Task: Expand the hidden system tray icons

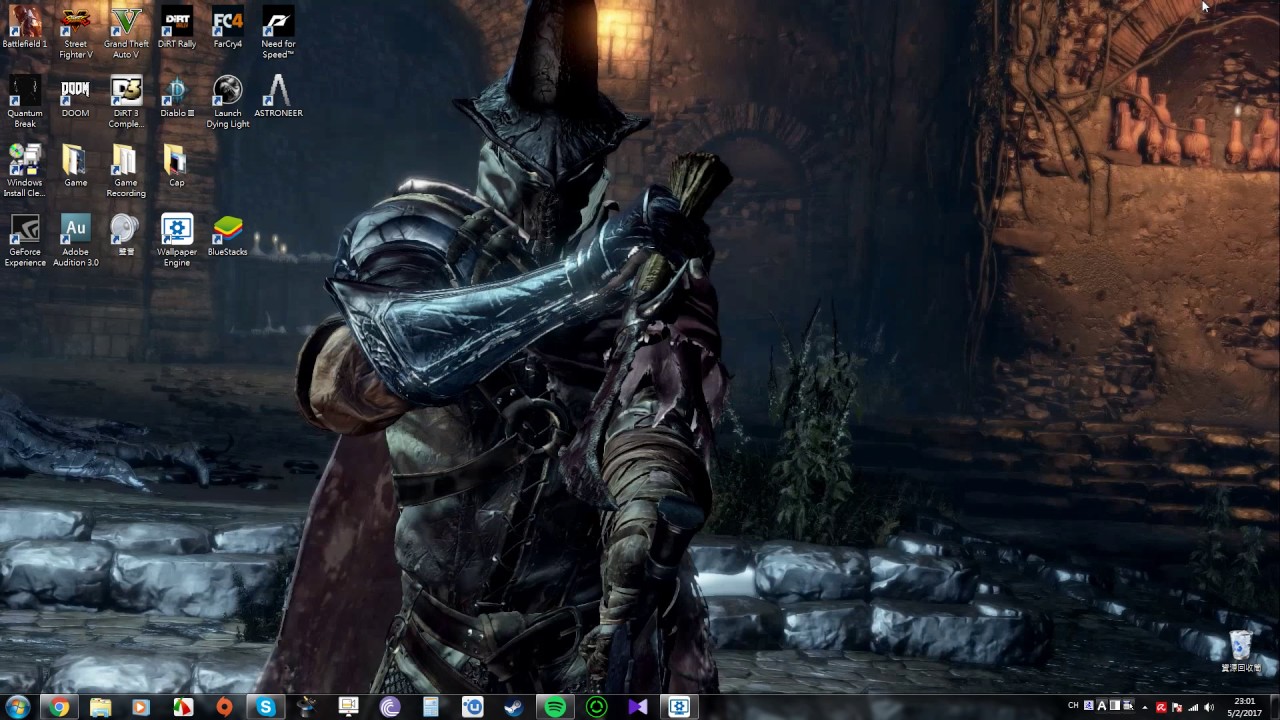Action: pyautogui.click(x=1145, y=707)
